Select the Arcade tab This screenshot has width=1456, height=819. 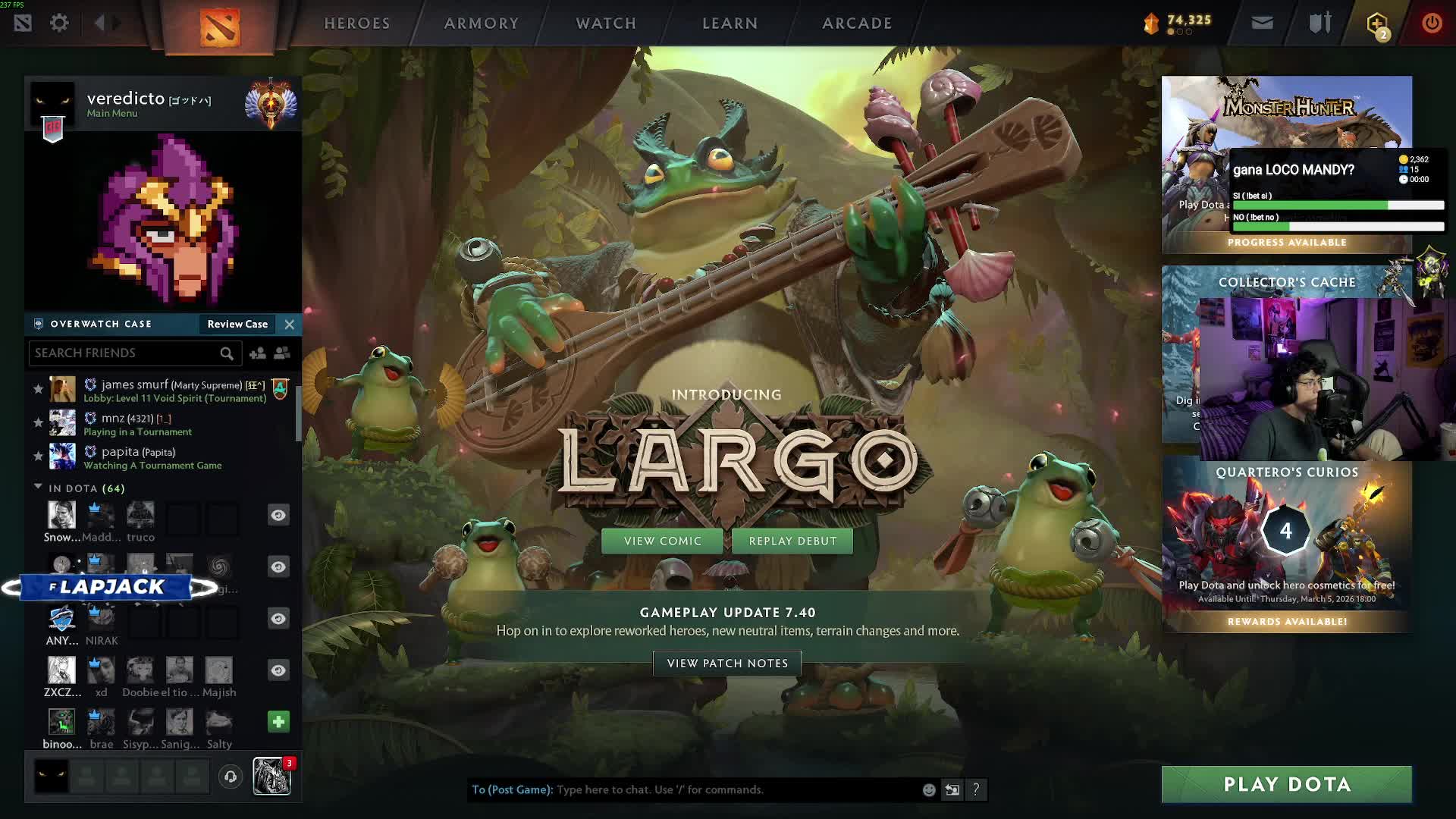point(857,24)
